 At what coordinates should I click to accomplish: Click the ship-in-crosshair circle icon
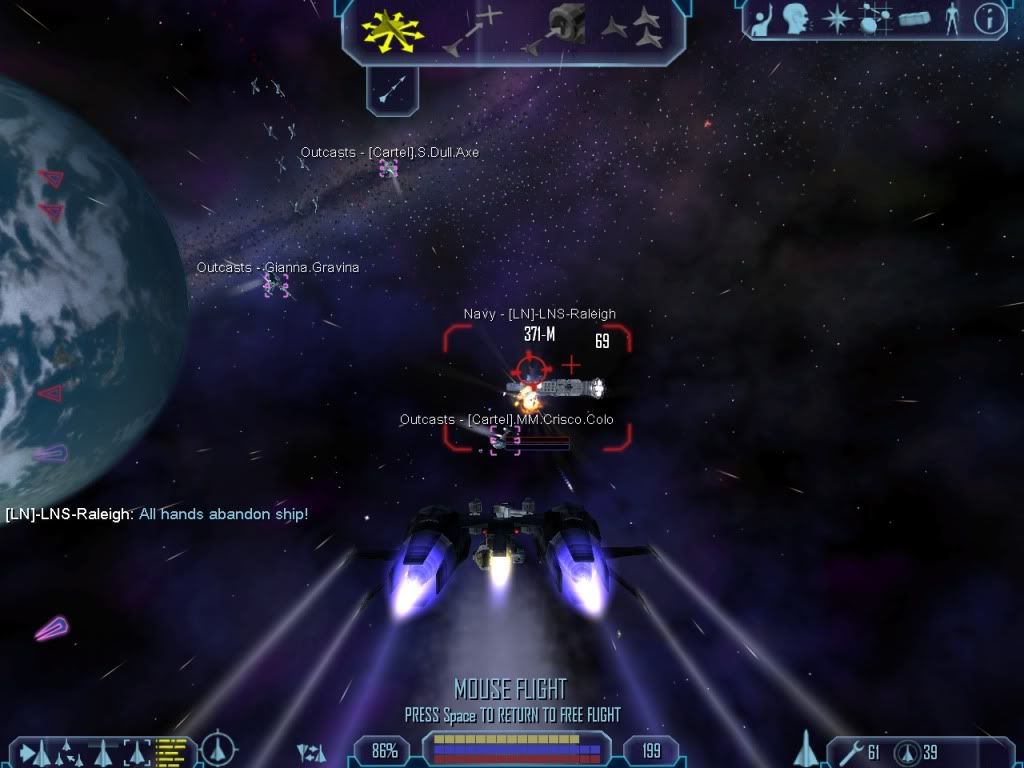pyautogui.click(x=218, y=749)
